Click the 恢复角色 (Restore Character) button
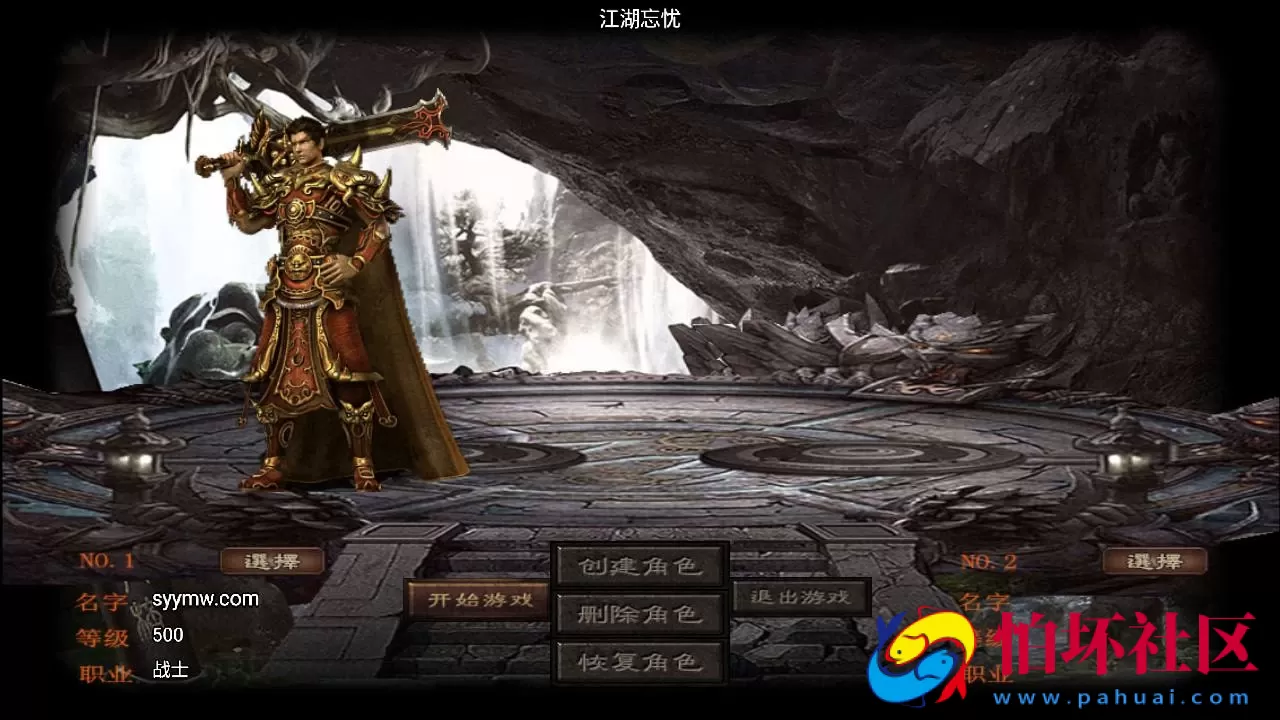Viewport: 1280px width, 720px height. (x=639, y=662)
